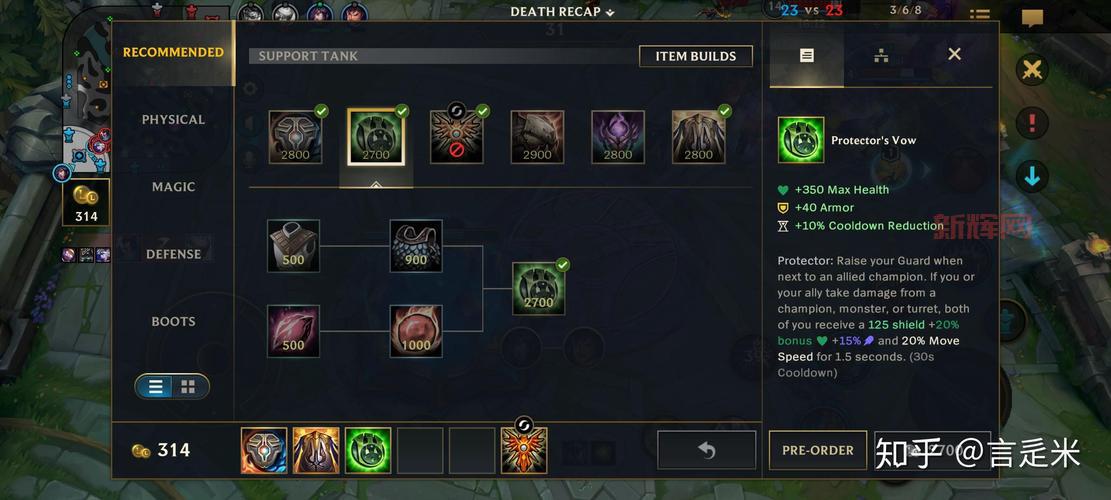
Task: Switch to the item tree view tab
Action: [881, 55]
